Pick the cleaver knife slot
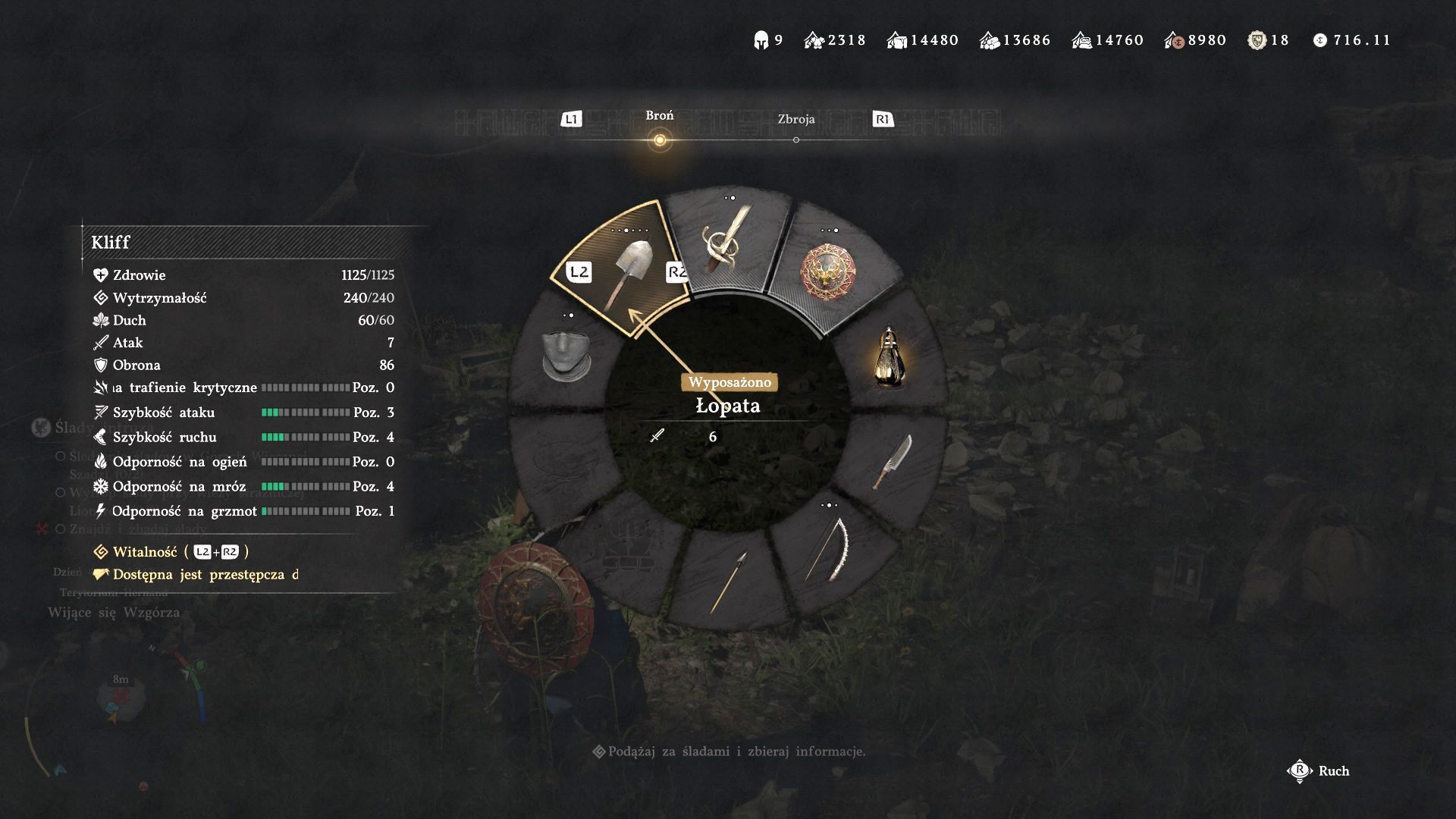This screenshot has width=1456, height=819. [892, 462]
